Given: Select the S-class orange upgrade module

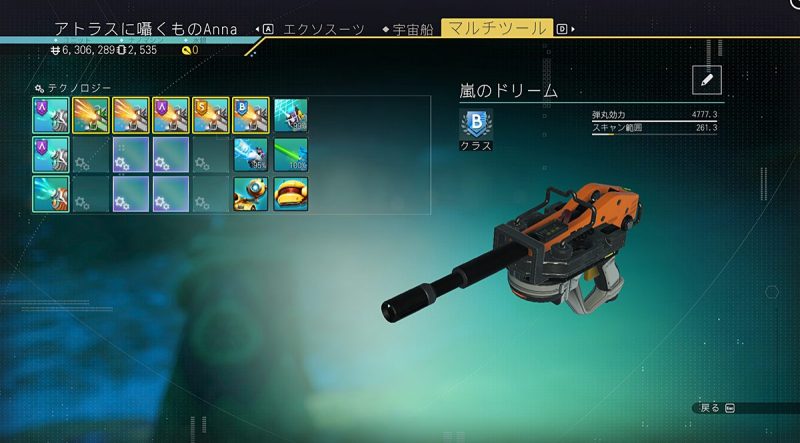Looking at the screenshot, I should click(x=211, y=114).
